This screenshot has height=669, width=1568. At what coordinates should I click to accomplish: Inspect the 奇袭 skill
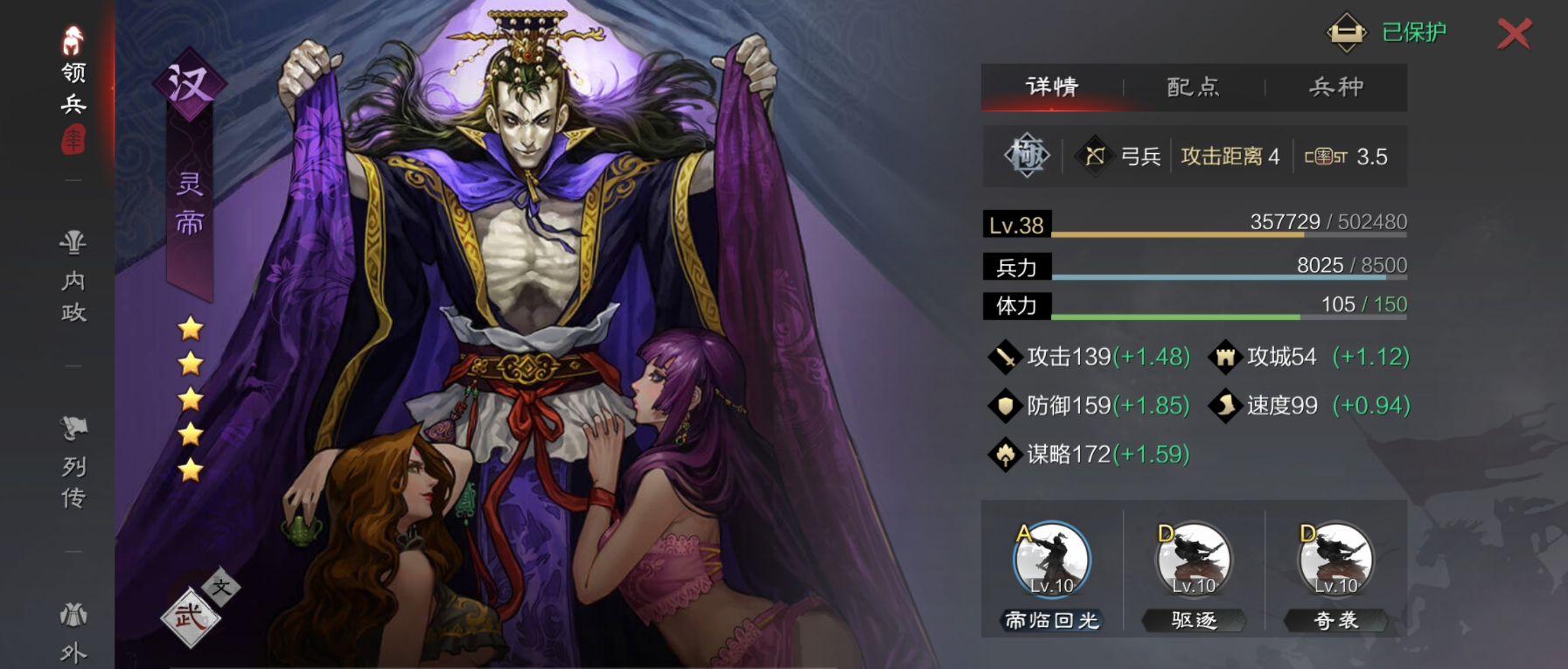tap(1335, 561)
